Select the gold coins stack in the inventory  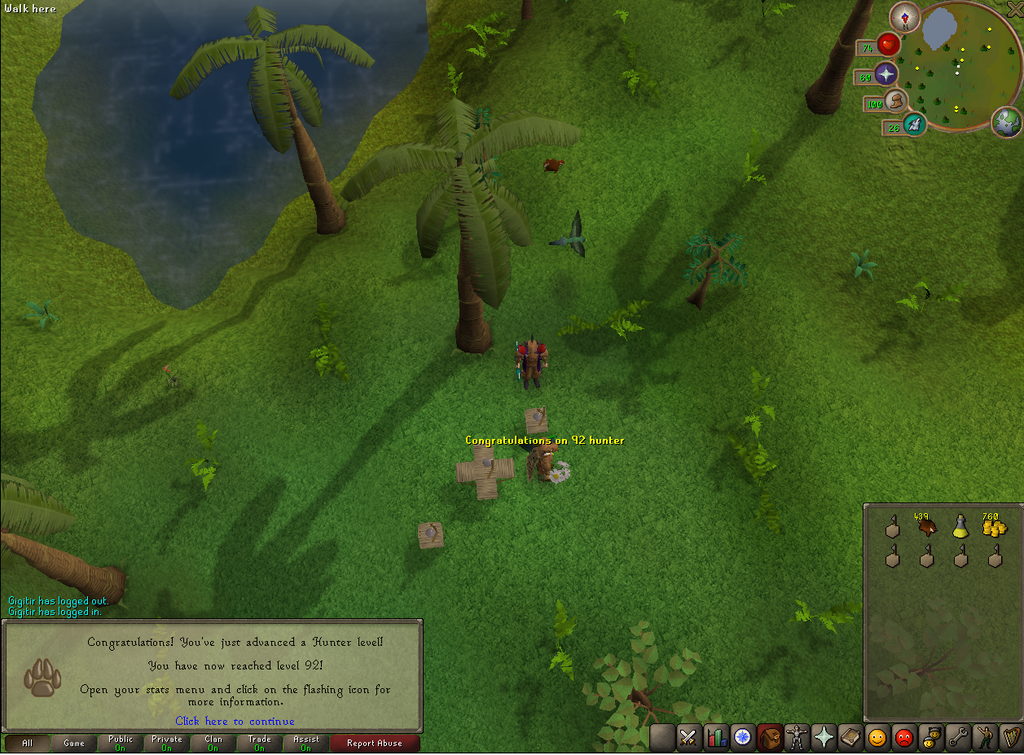coord(993,526)
